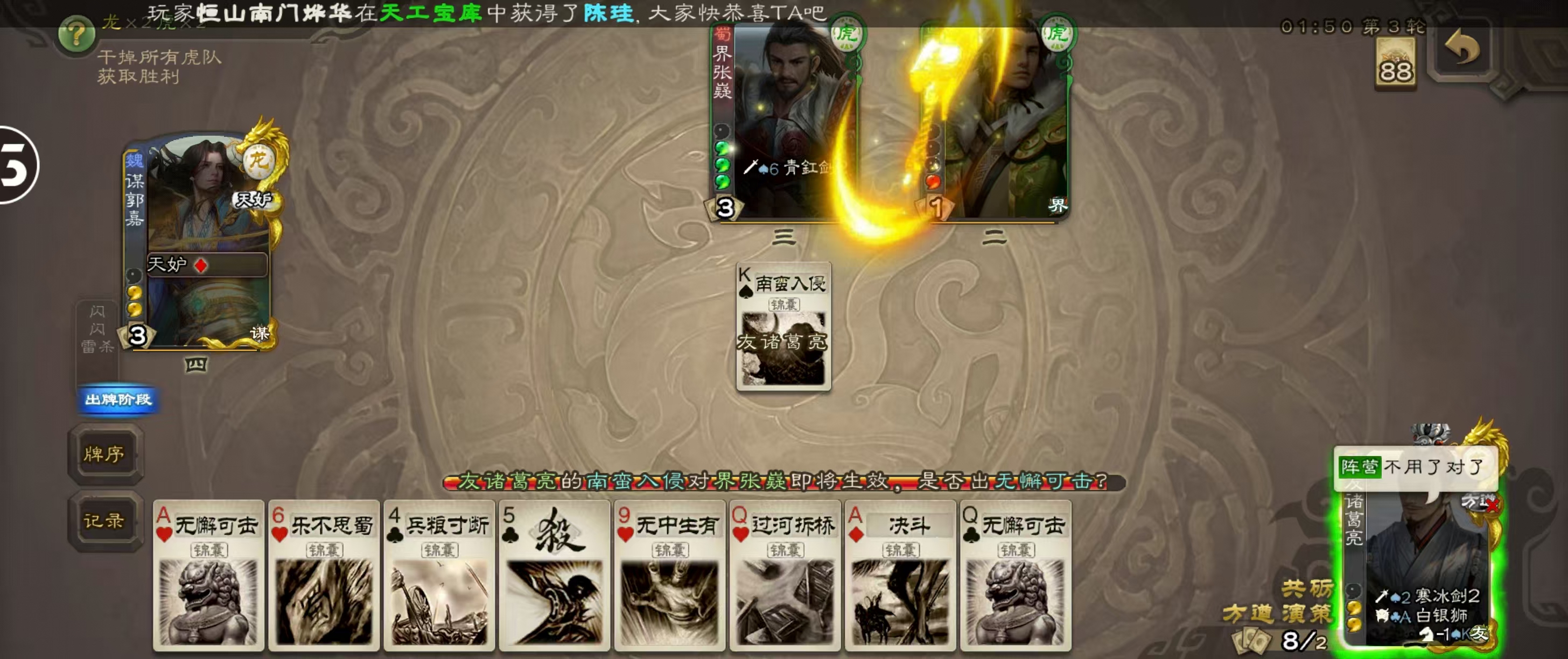The height and width of the screenshot is (659, 1568).
Task: Pick the club Q 无懈可击 card
Action: pyautogui.click(x=1016, y=574)
